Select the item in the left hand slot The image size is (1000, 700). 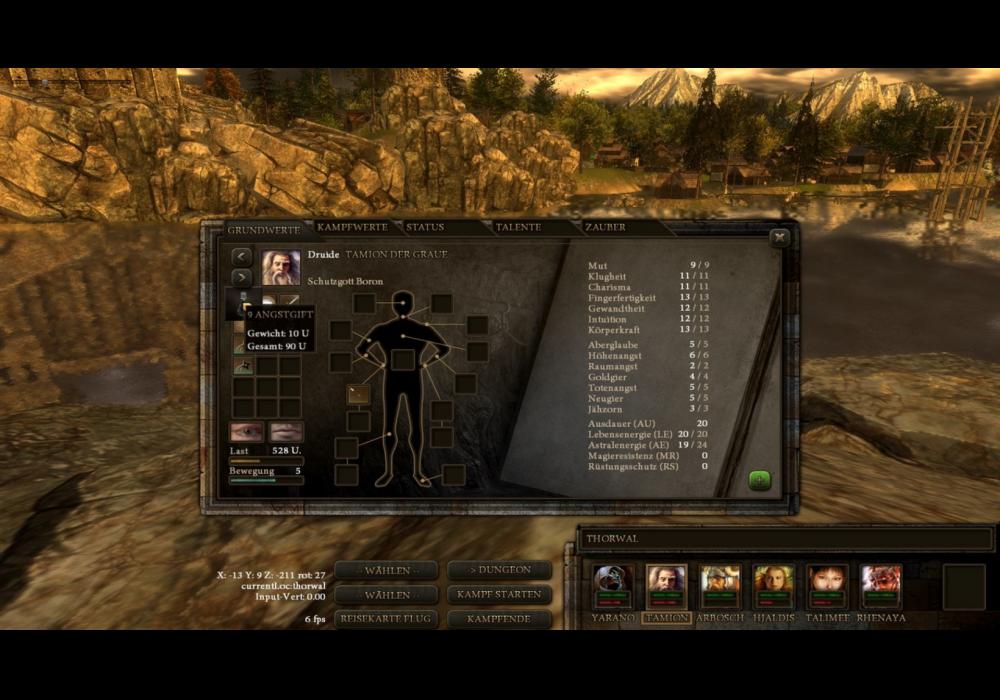point(357,394)
